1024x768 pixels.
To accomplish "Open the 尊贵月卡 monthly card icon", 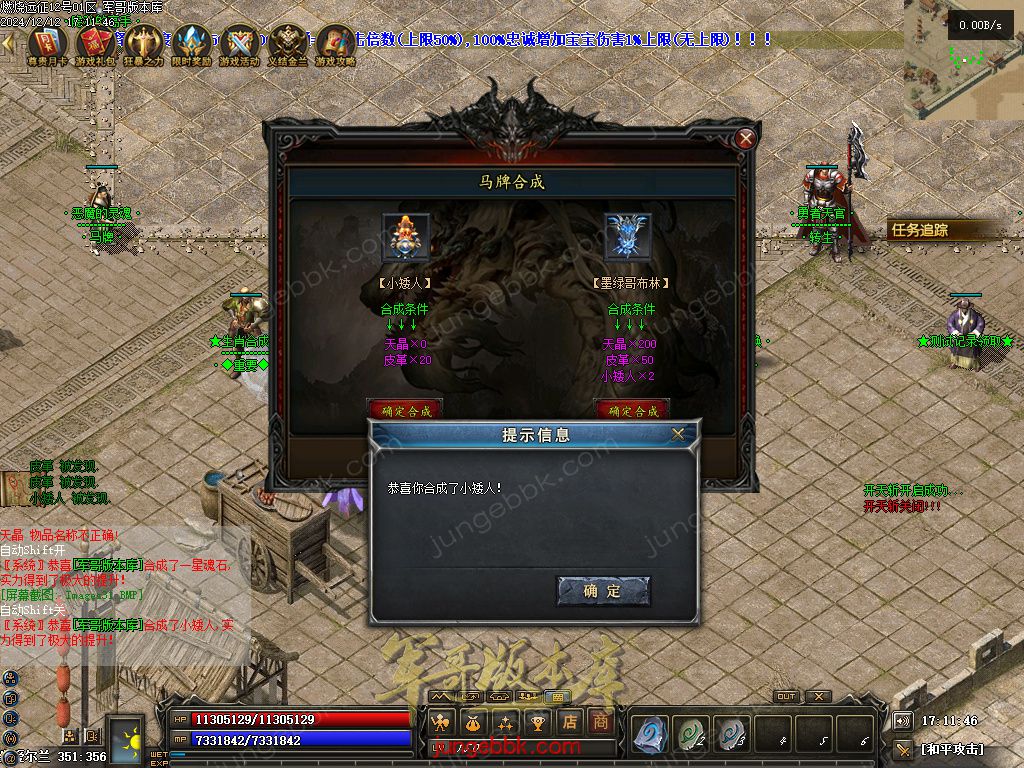I will point(47,44).
